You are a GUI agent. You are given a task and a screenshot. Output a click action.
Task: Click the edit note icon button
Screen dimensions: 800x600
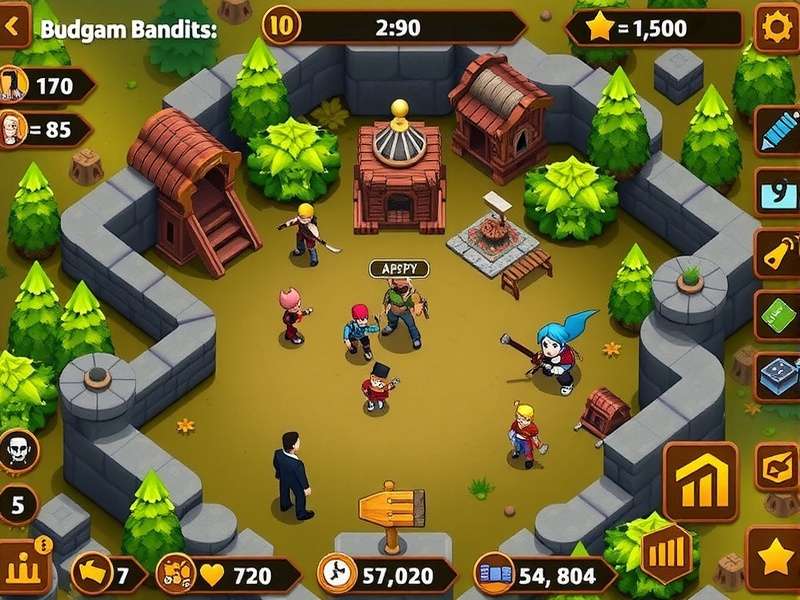click(777, 467)
